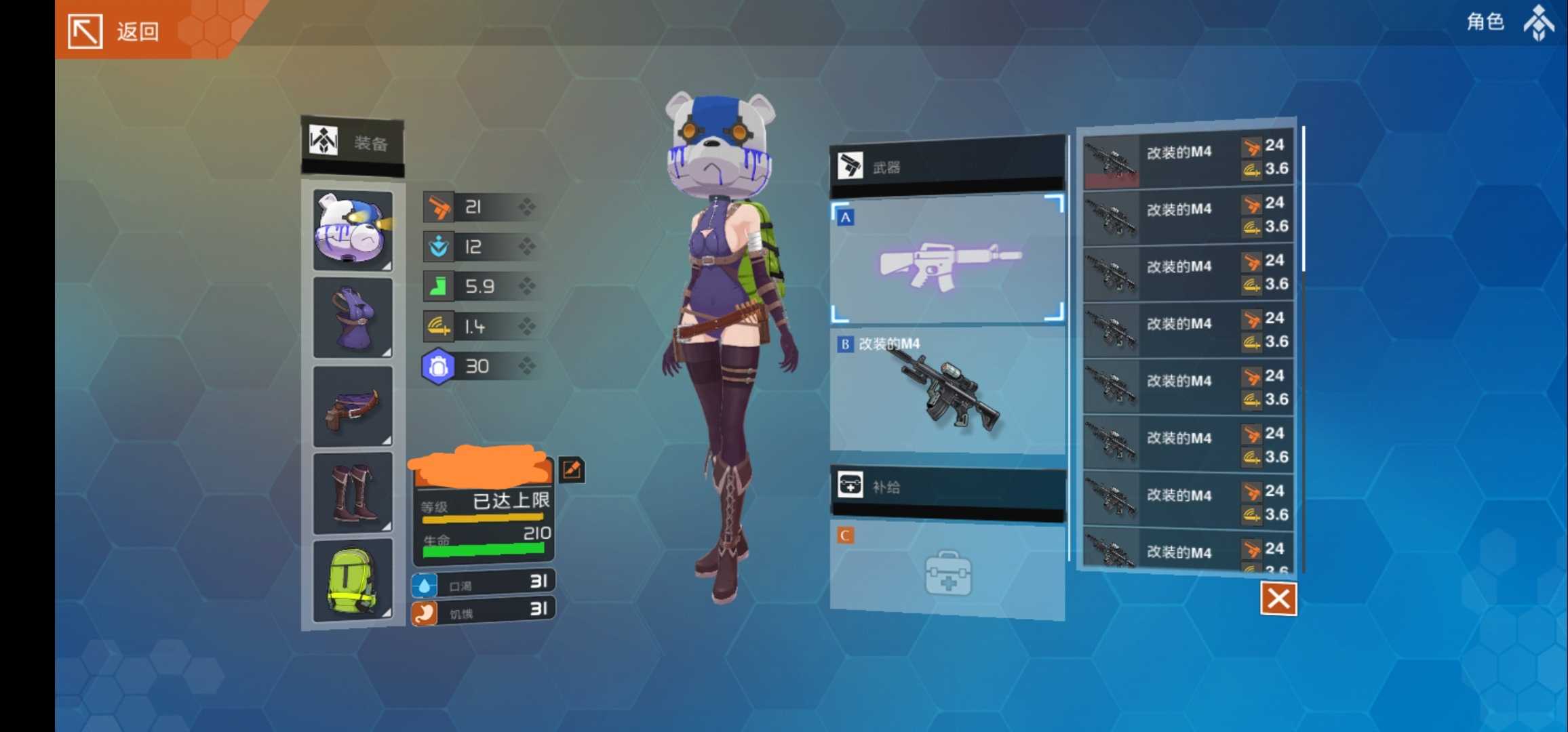Edit the character name with pencil icon
The height and width of the screenshot is (732, 1568).
pos(572,469)
